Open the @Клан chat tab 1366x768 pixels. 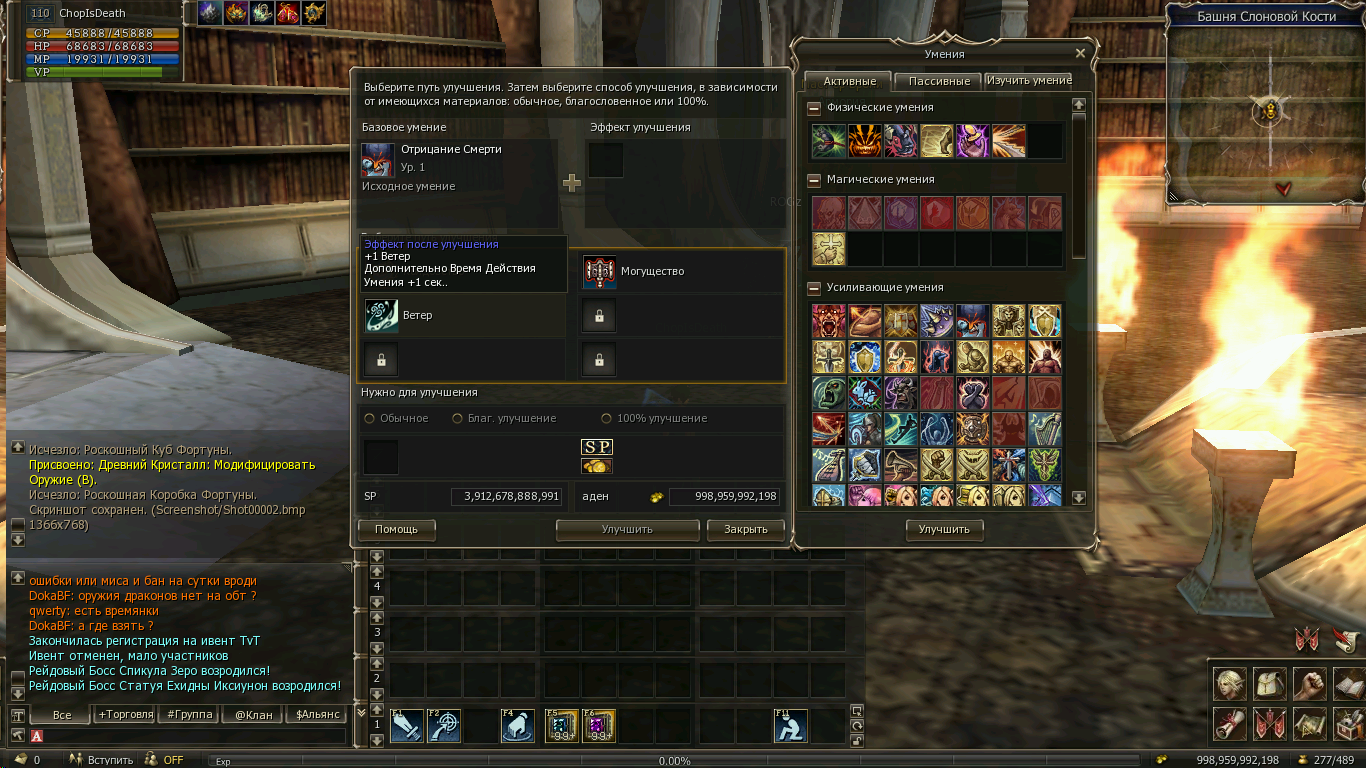click(253, 715)
